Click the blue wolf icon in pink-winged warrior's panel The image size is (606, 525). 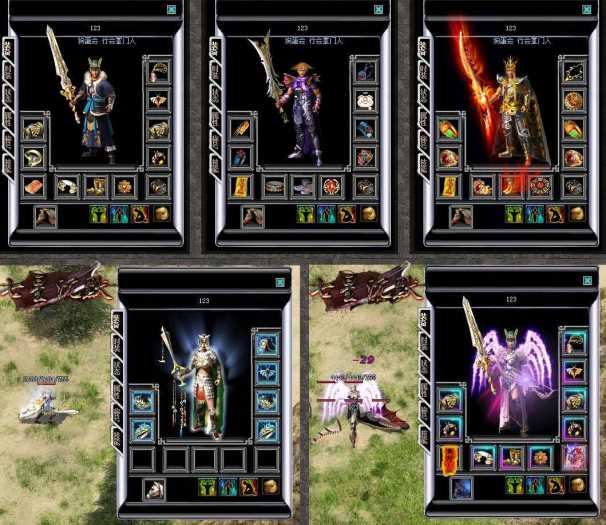[461, 488]
